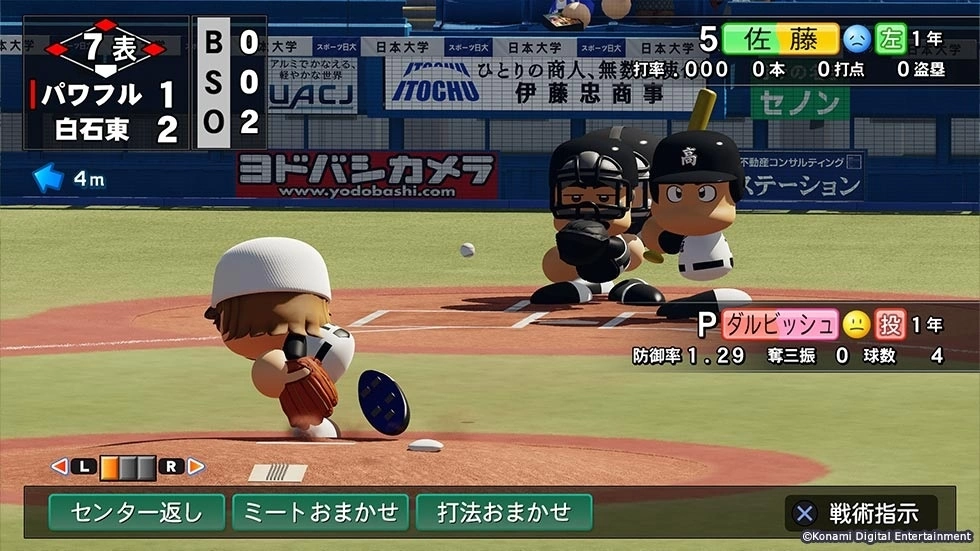
Task: Select the センター返し batting option
Action: pos(136,513)
